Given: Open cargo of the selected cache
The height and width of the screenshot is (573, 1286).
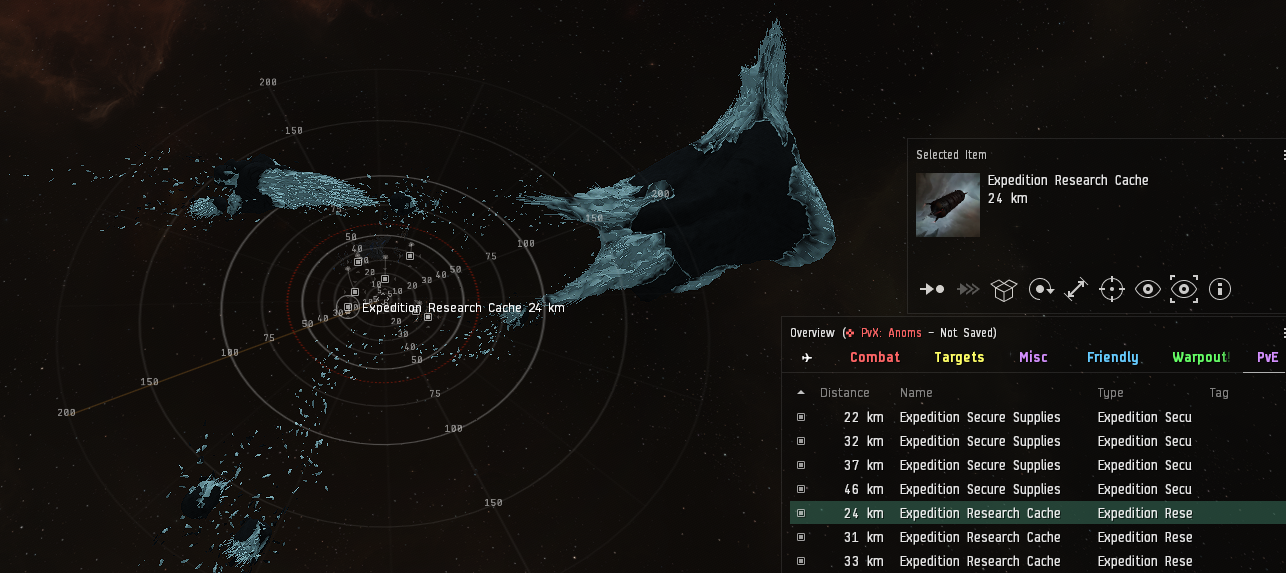Looking at the screenshot, I should (1003, 289).
